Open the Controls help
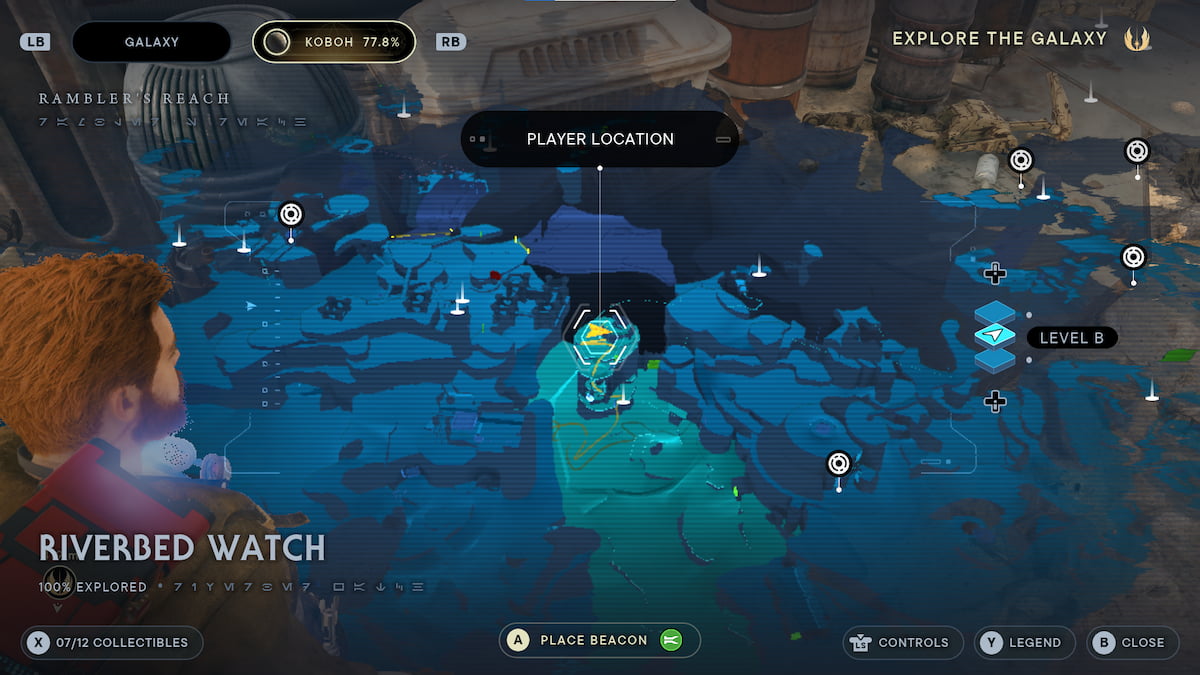 903,642
